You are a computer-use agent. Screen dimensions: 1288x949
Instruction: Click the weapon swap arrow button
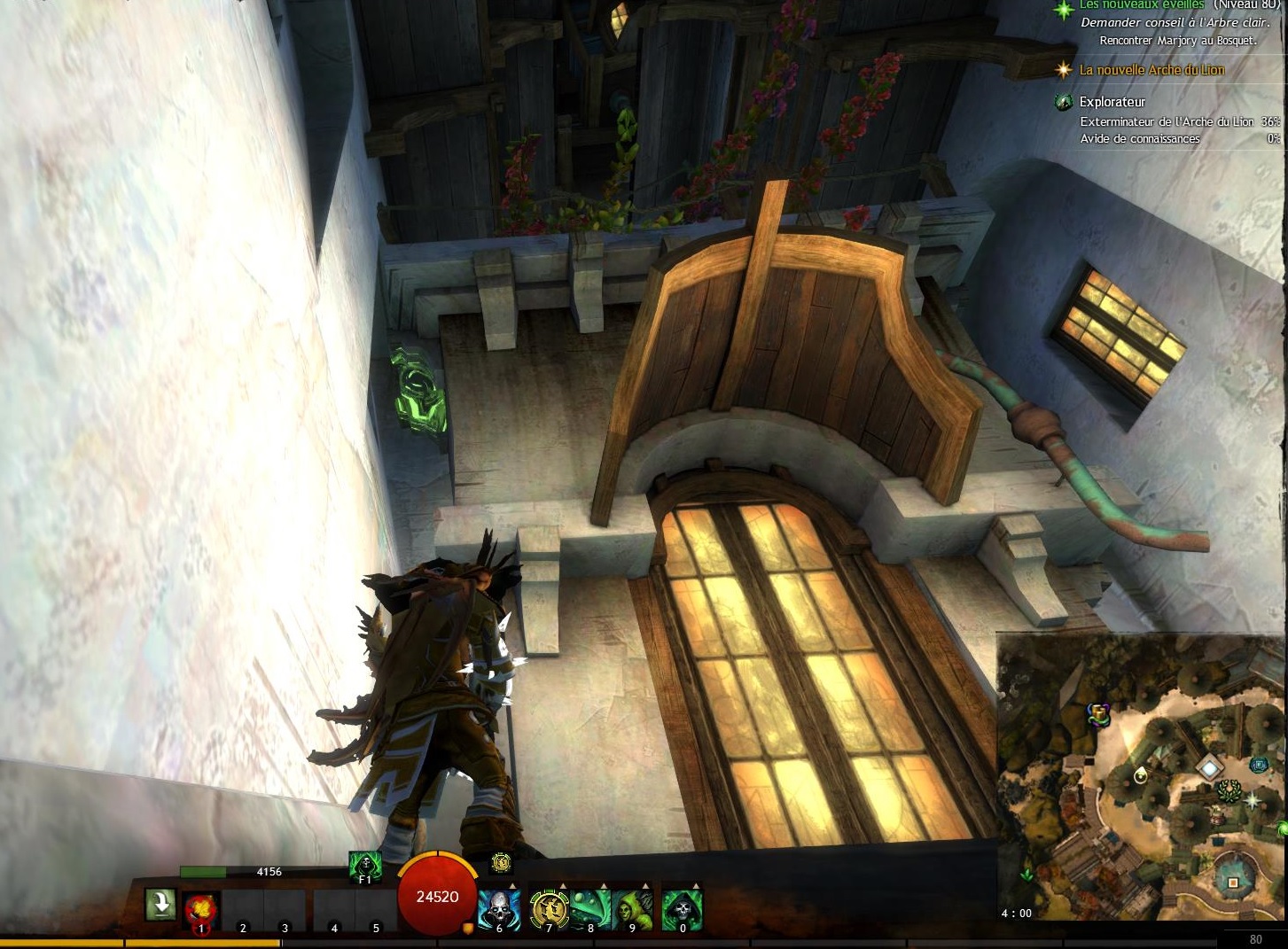[160, 905]
